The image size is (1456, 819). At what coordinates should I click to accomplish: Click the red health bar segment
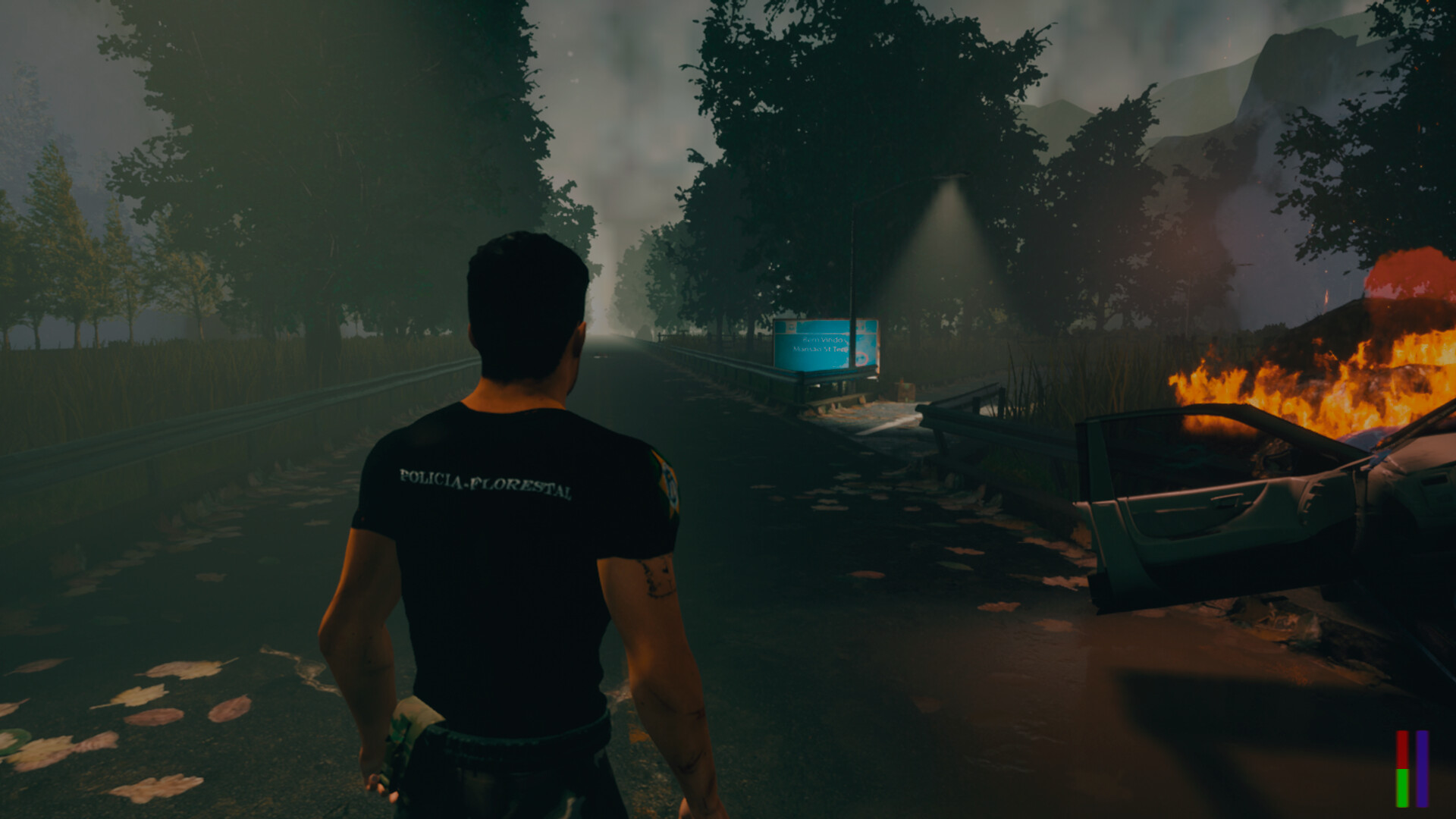[1402, 748]
